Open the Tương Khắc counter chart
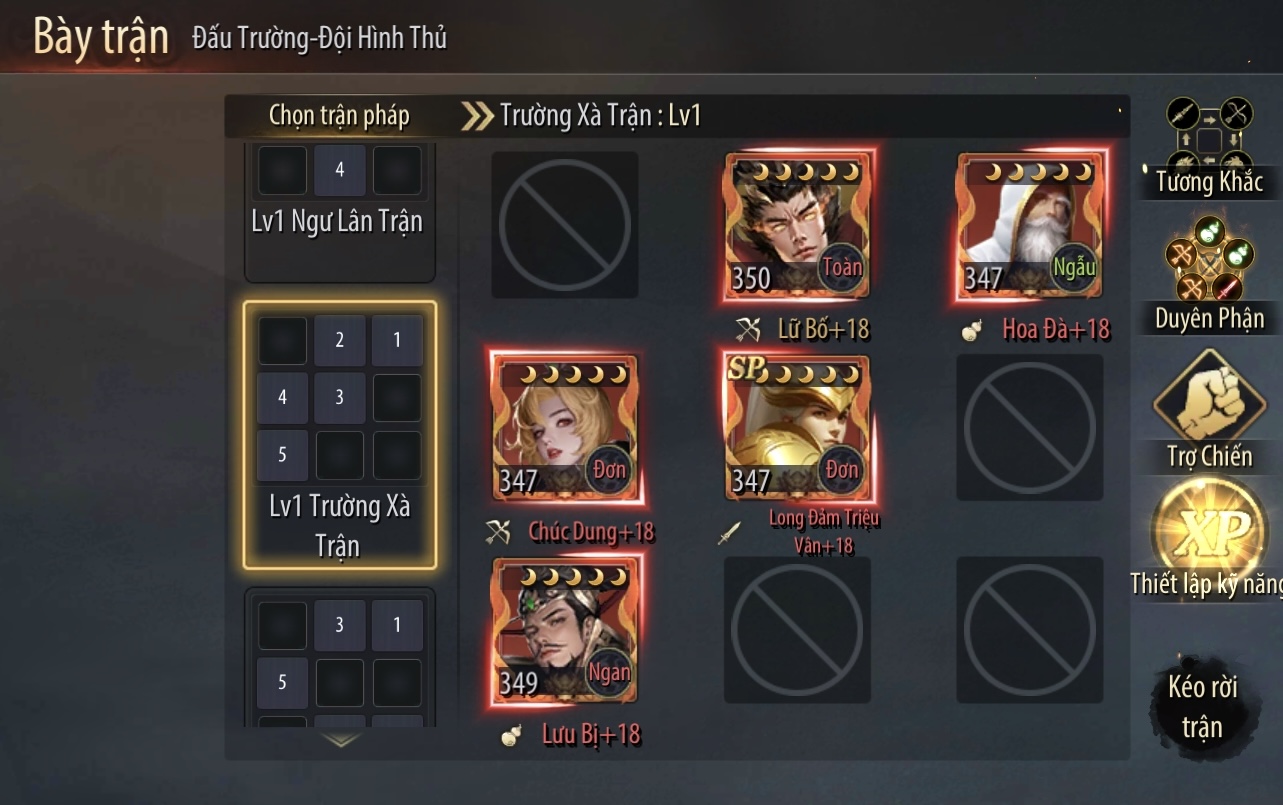1283x805 pixels. pos(1209,146)
